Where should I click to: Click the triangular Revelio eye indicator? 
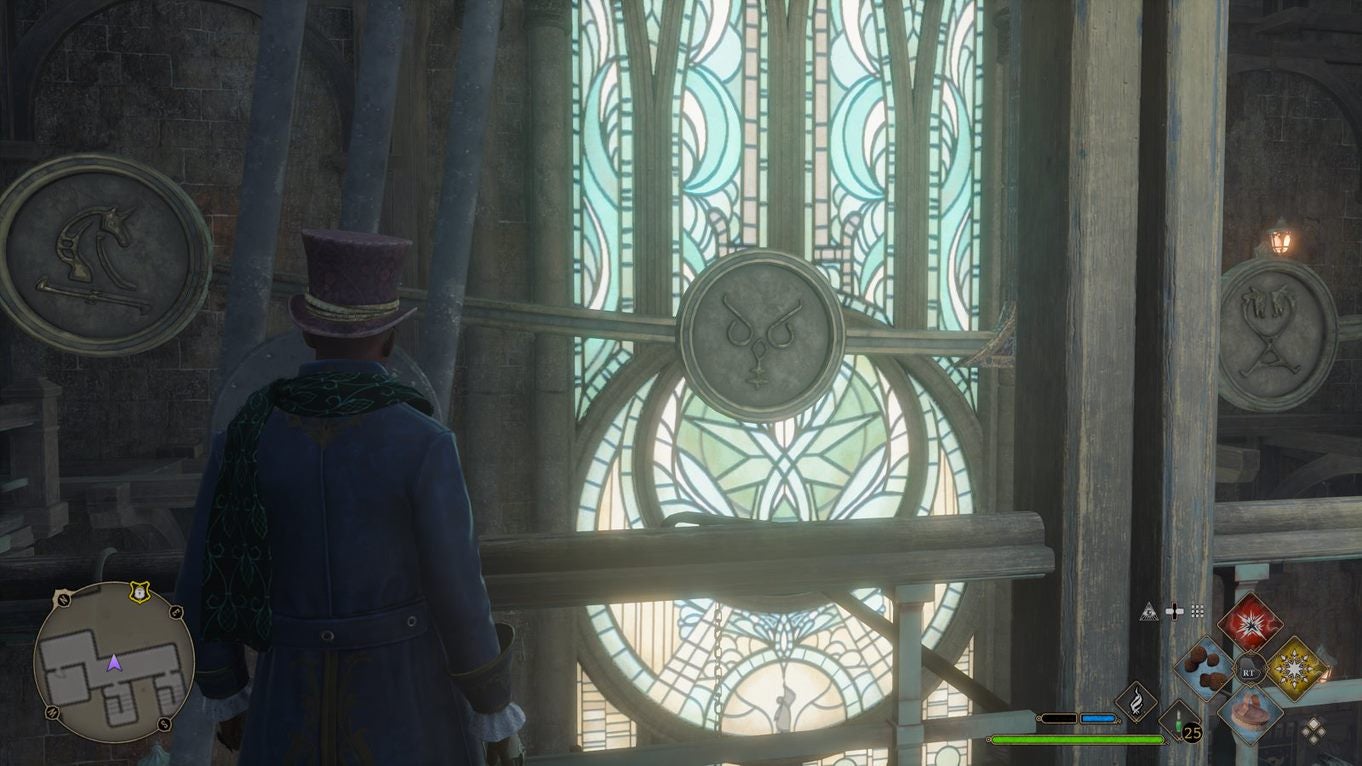[x=1148, y=611]
